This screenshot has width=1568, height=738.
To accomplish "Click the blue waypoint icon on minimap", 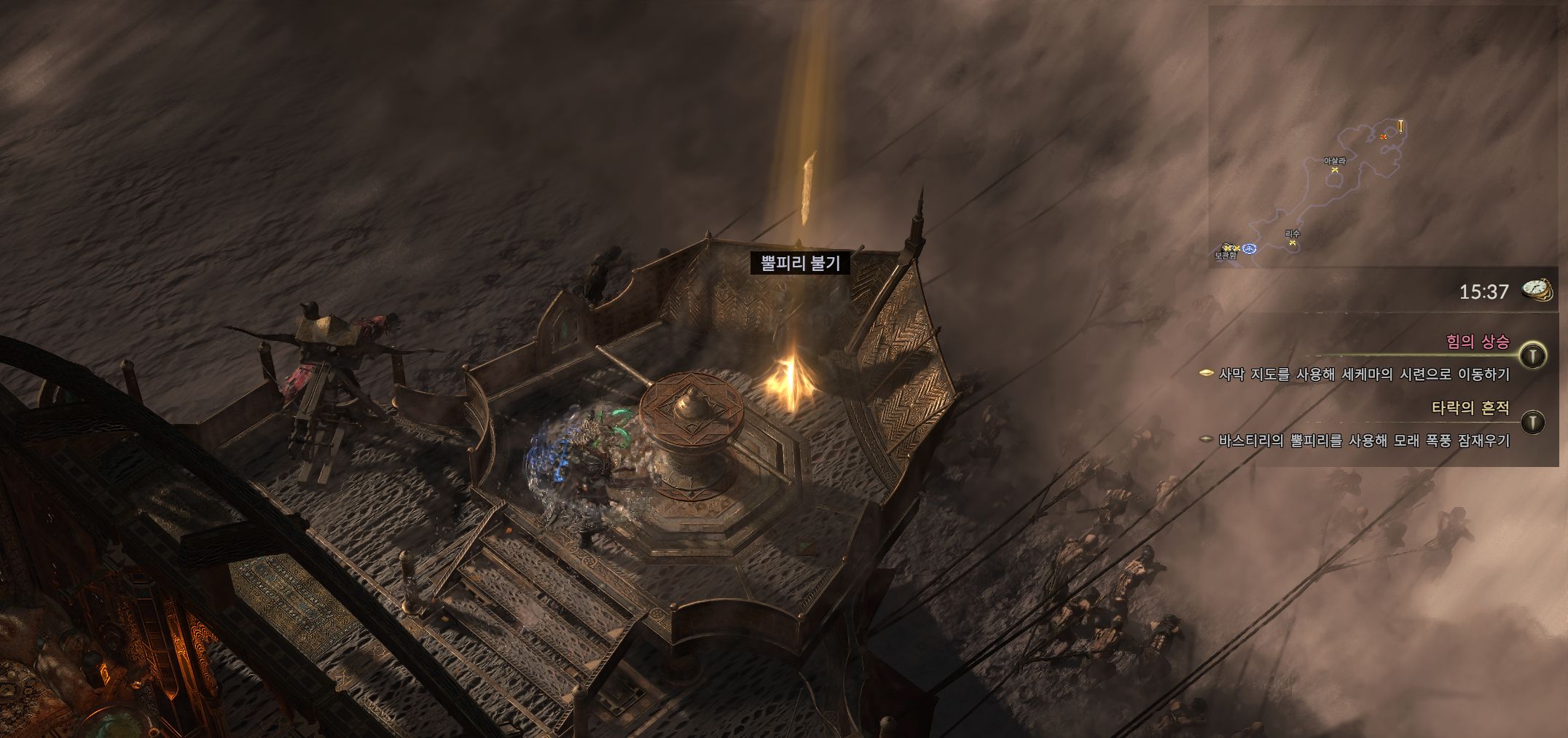I will coord(1250,249).
